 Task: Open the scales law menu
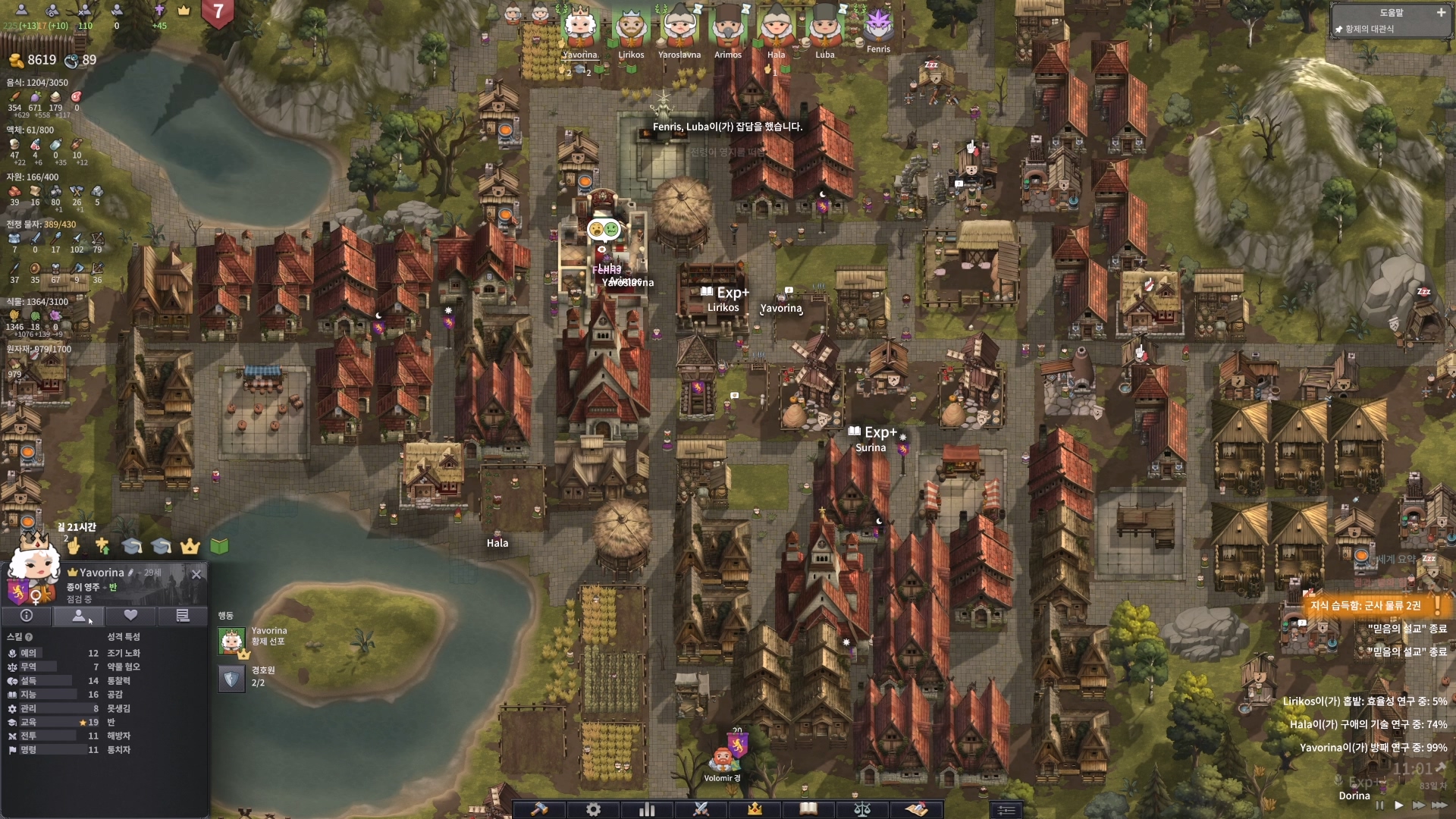click(862, 809)
